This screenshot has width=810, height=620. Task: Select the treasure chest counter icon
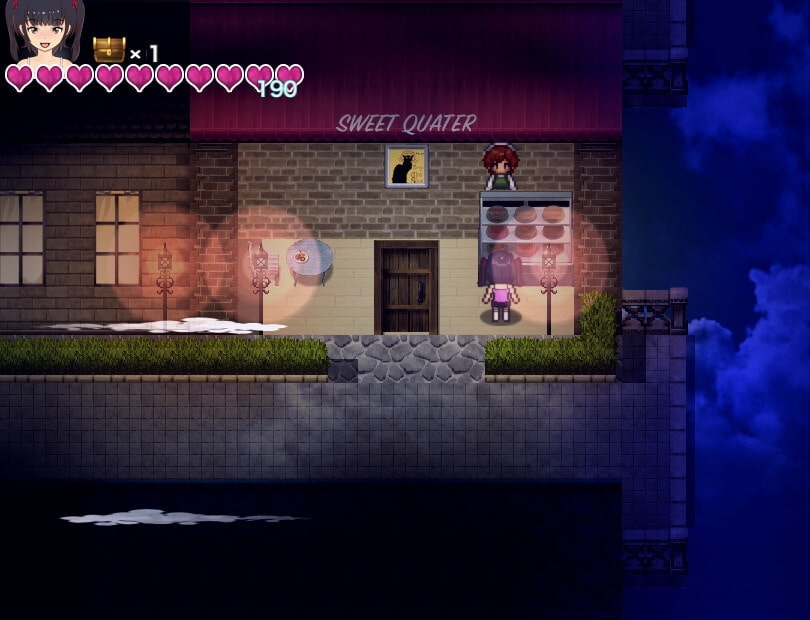point(109,49)
